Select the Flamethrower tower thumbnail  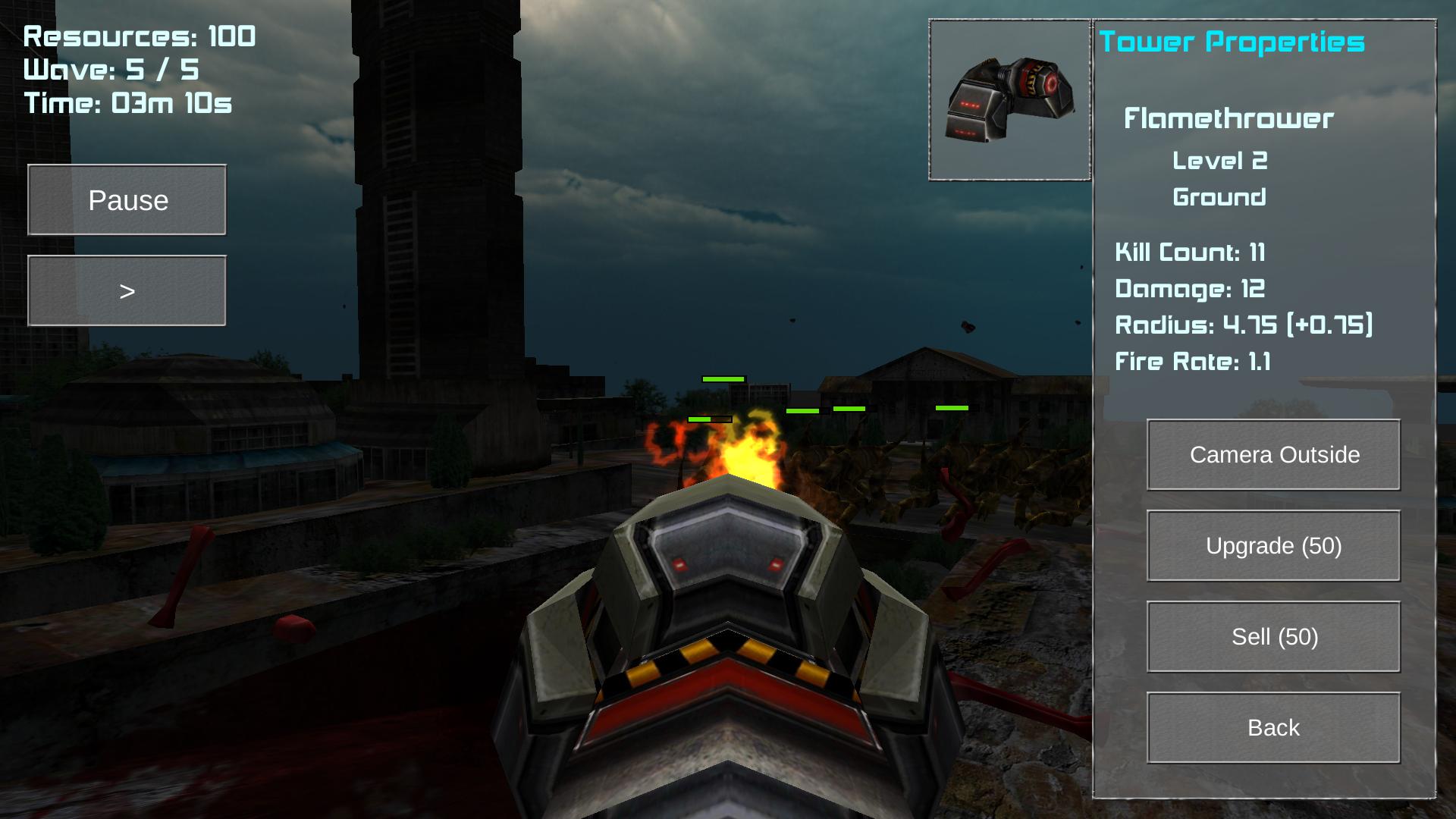[x=1009, y=100]
